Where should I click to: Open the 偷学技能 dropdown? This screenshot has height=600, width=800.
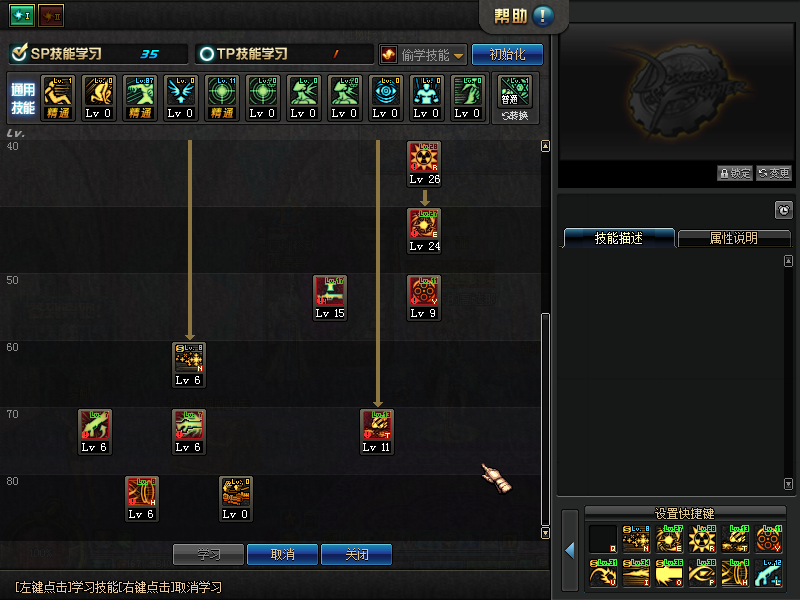click(422, 54)
